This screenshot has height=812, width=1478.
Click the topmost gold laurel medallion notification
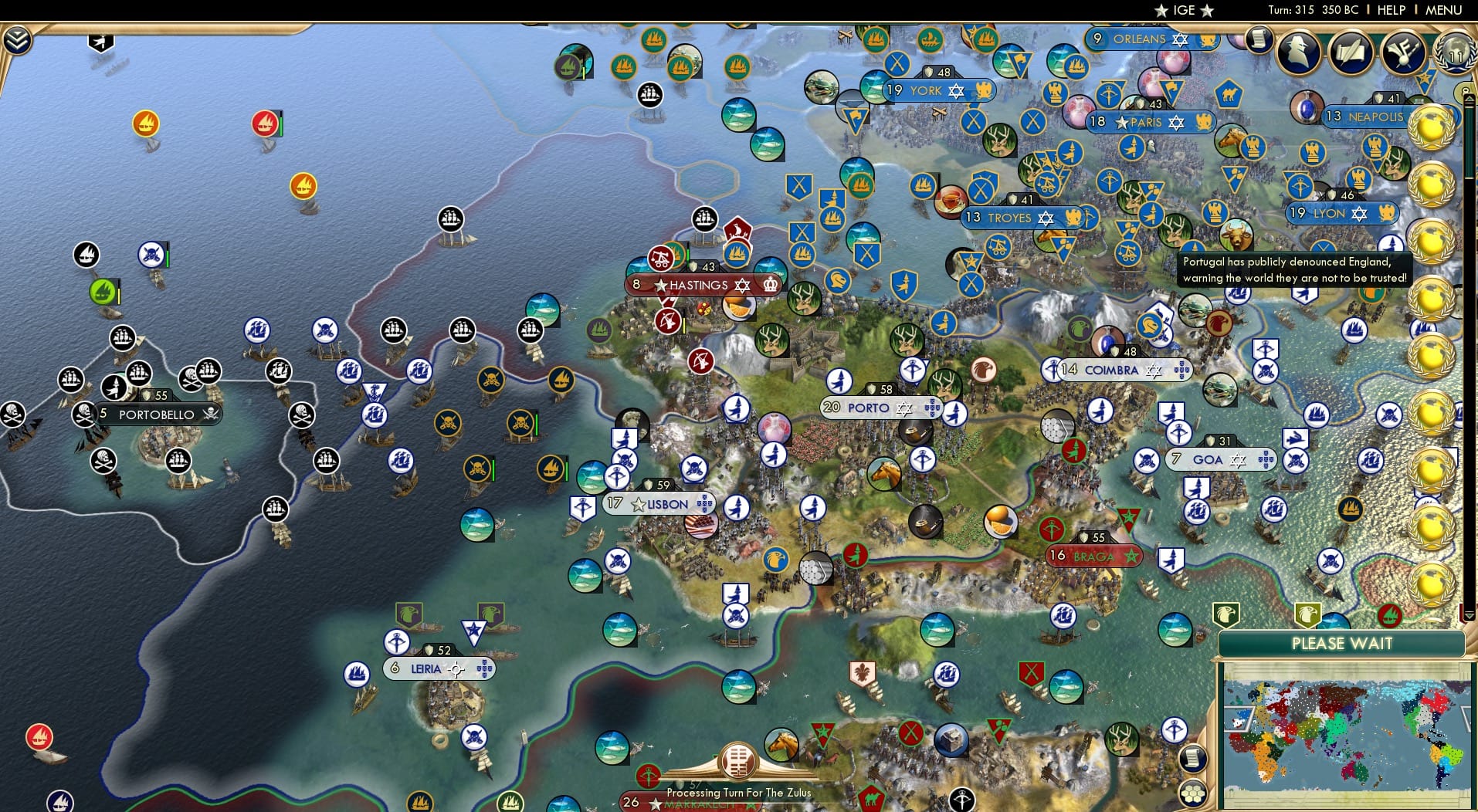[1432, 128]
